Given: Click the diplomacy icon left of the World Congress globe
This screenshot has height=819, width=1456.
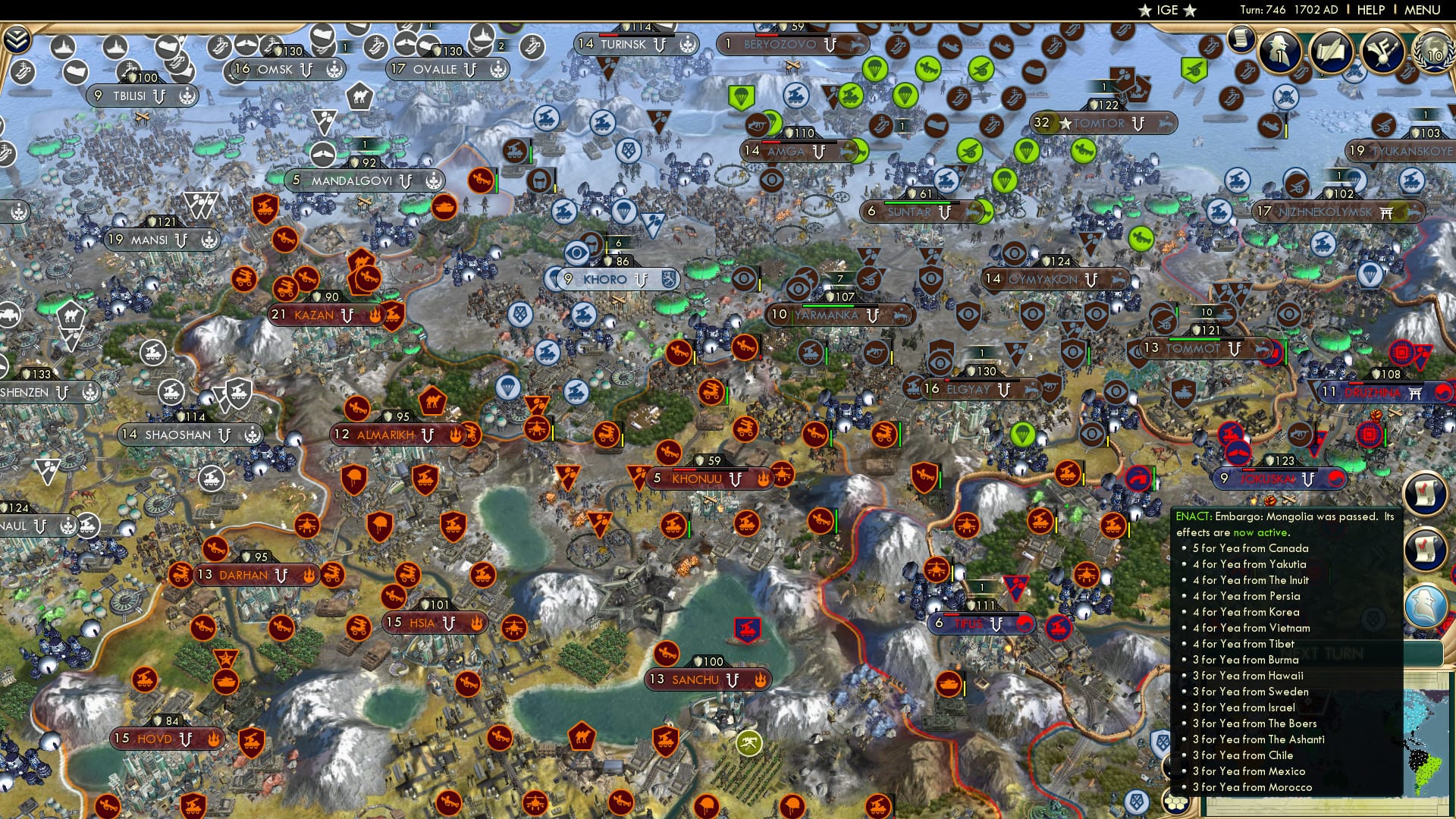Looking at the screenshot, I should (x=1383, y=51).
